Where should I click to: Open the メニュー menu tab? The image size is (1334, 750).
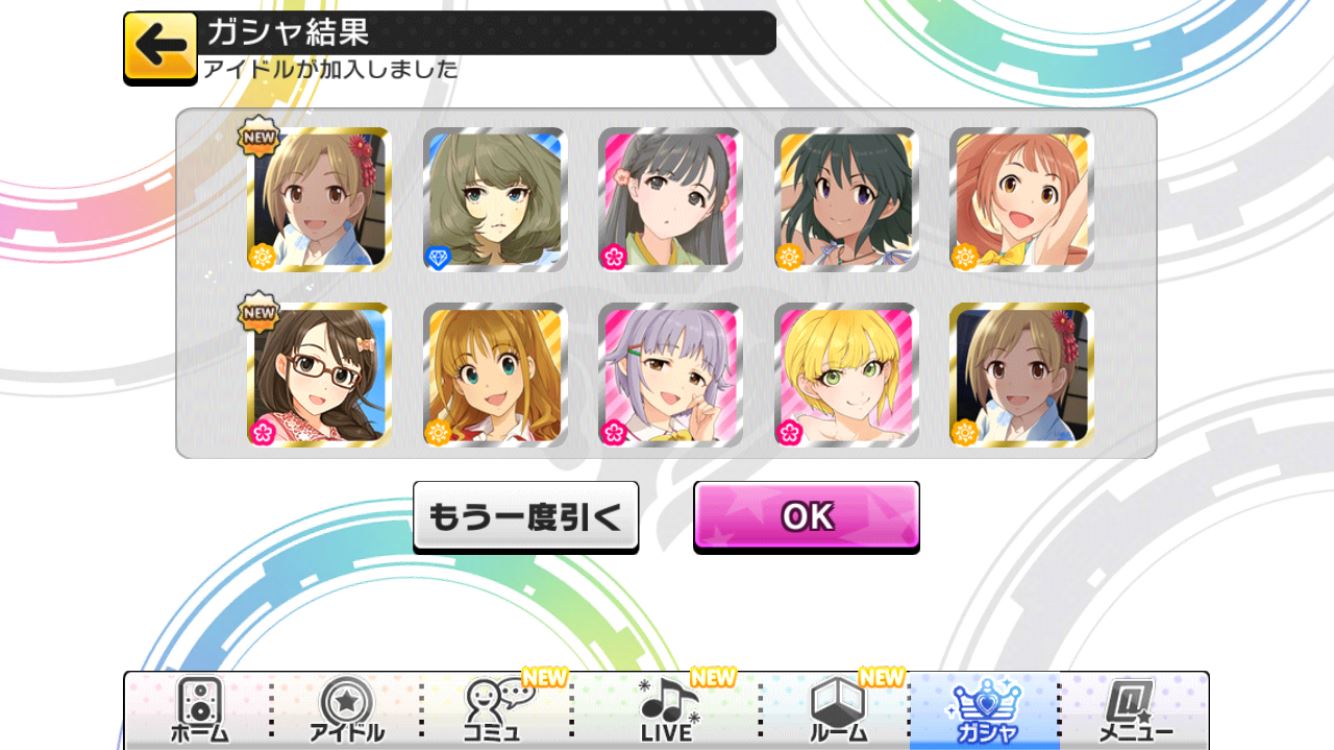1134,710
